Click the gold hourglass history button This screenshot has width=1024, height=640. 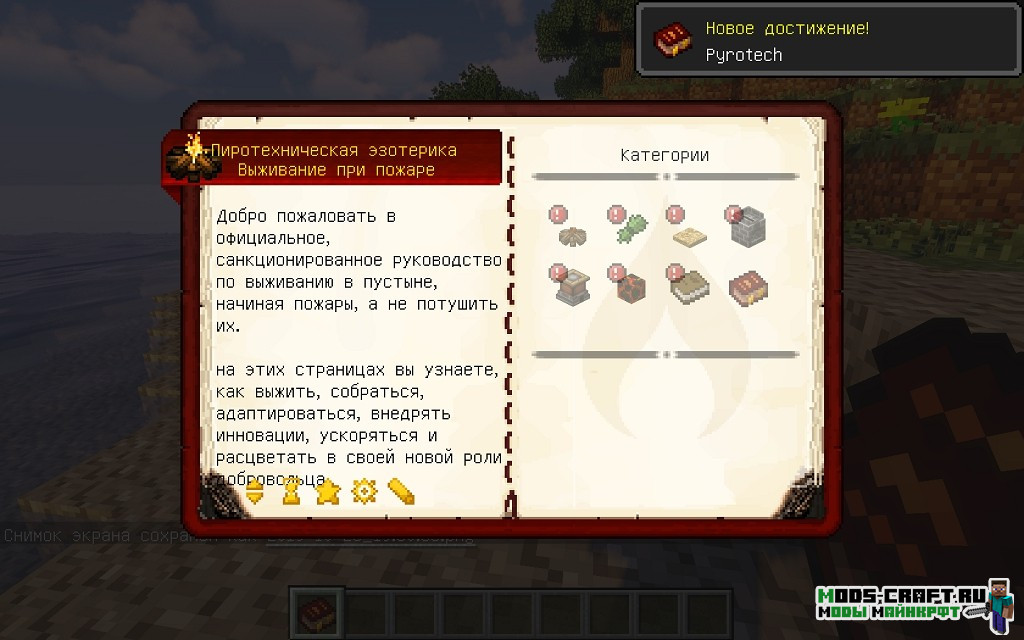coord(291,492)
